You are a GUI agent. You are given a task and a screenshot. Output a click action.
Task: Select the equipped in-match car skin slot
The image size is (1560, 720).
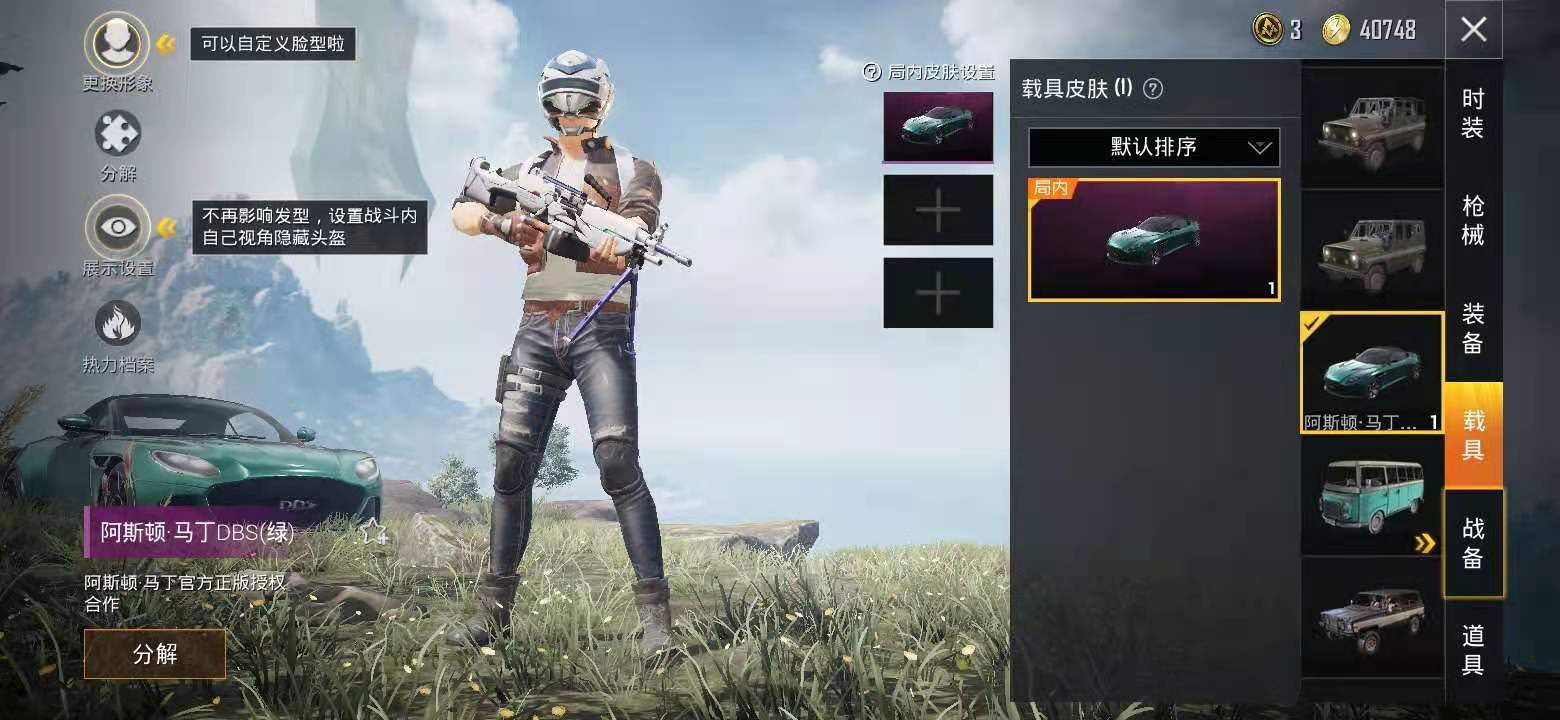[x=938, y=127]
